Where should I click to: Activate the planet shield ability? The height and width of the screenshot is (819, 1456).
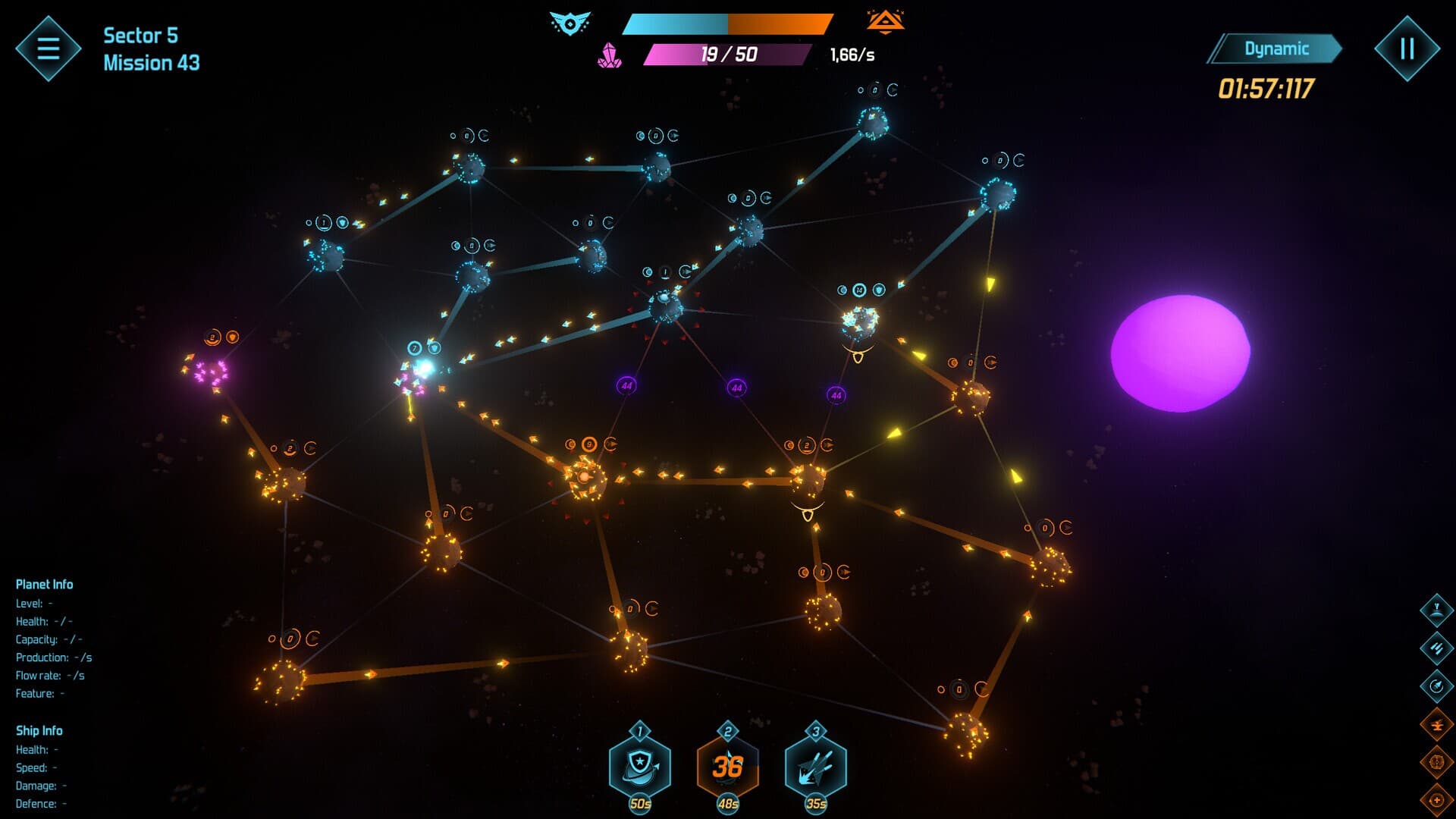tap(640, 767)
